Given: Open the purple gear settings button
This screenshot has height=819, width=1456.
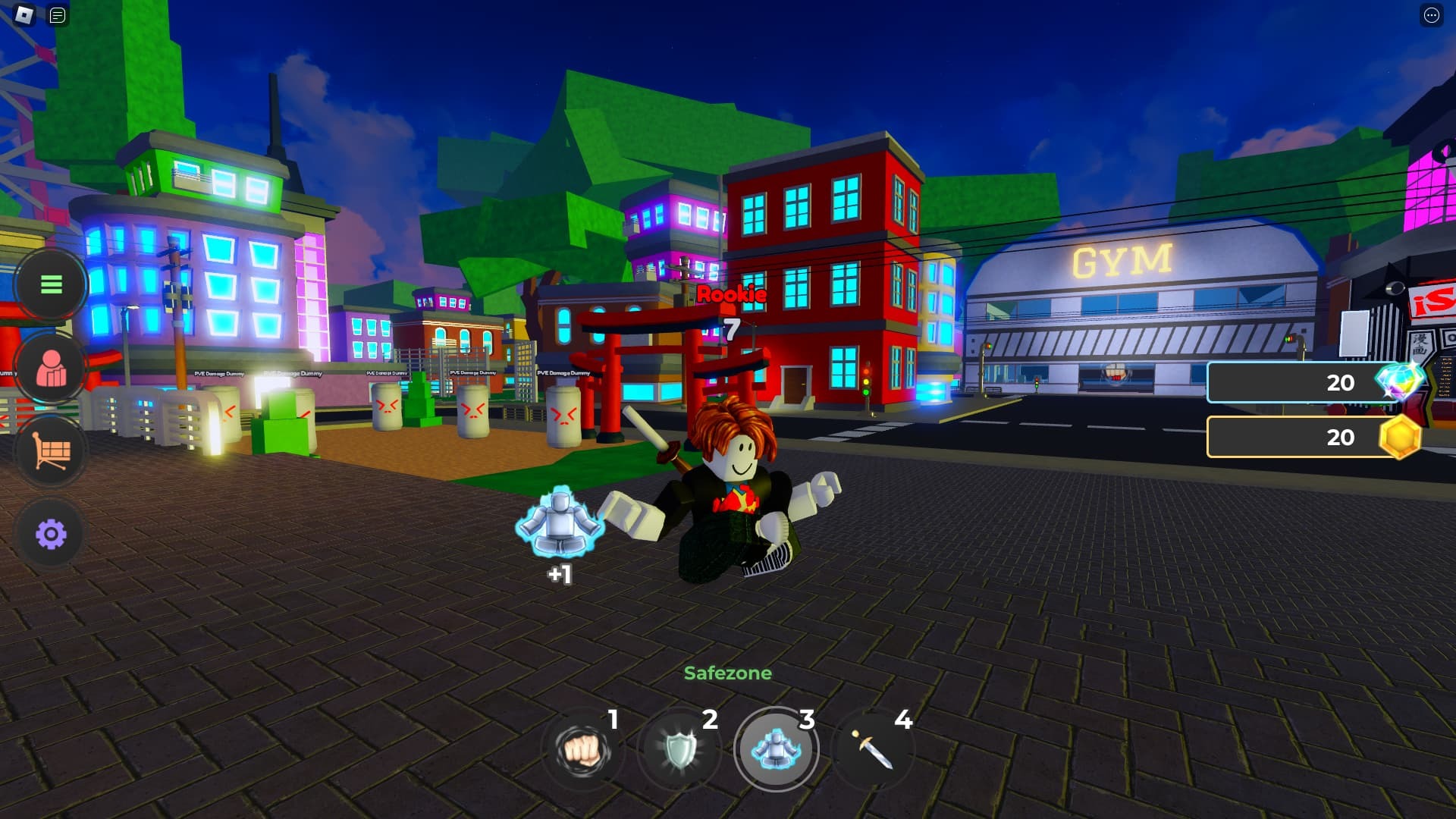Looking at the screenshot, I should (51, 534).
